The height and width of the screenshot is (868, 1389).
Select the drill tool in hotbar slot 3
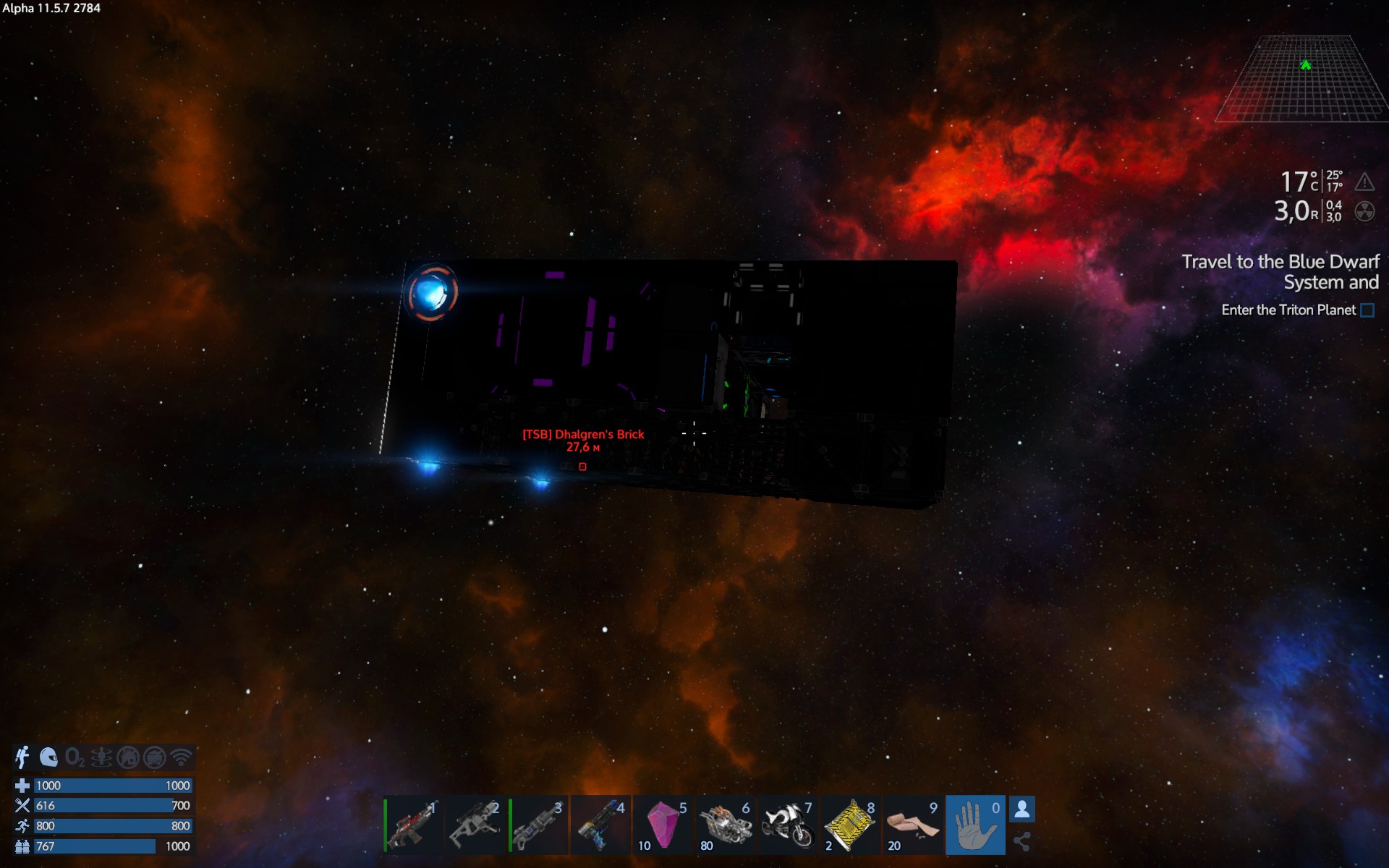pyautogui.click(x=538, y=825)
